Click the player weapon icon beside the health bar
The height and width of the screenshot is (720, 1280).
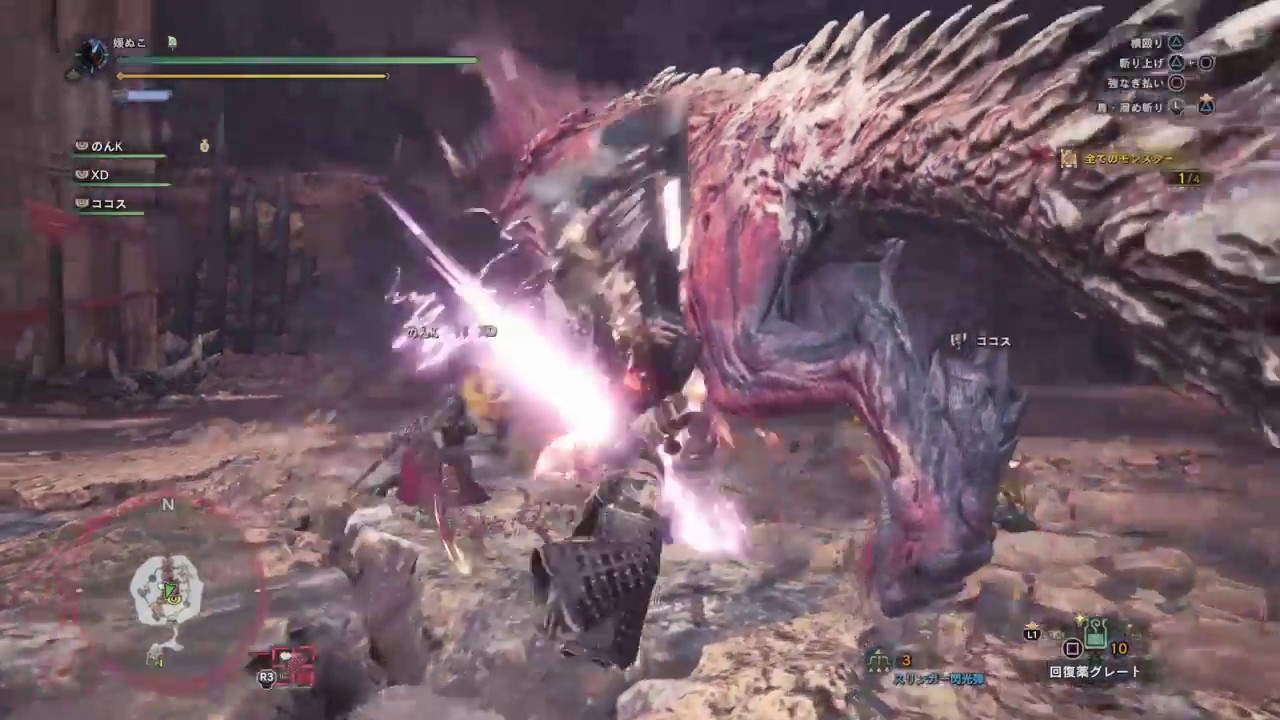point(94,53)
